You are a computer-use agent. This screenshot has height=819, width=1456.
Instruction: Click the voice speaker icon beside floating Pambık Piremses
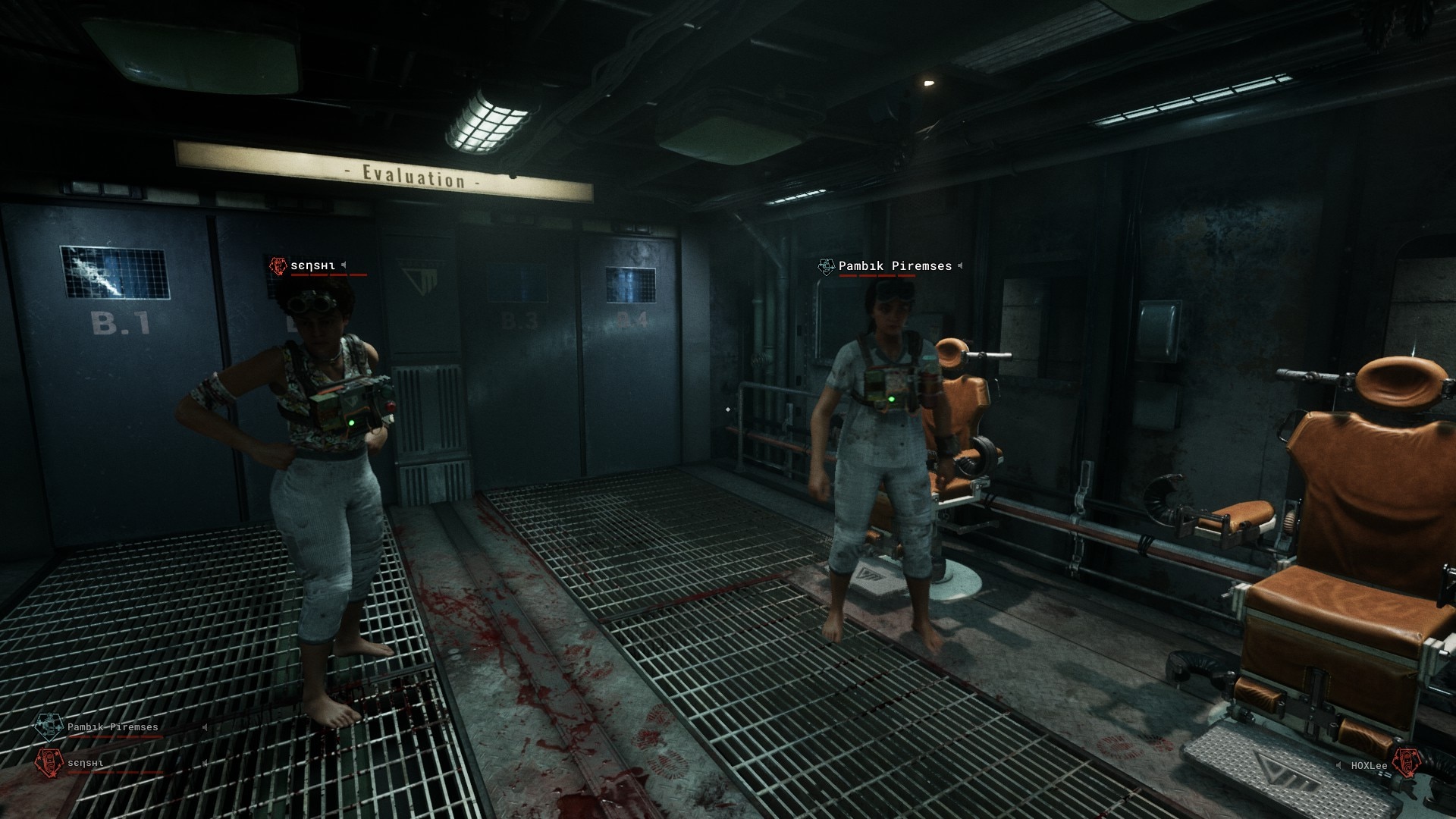(x=960, y=266)
